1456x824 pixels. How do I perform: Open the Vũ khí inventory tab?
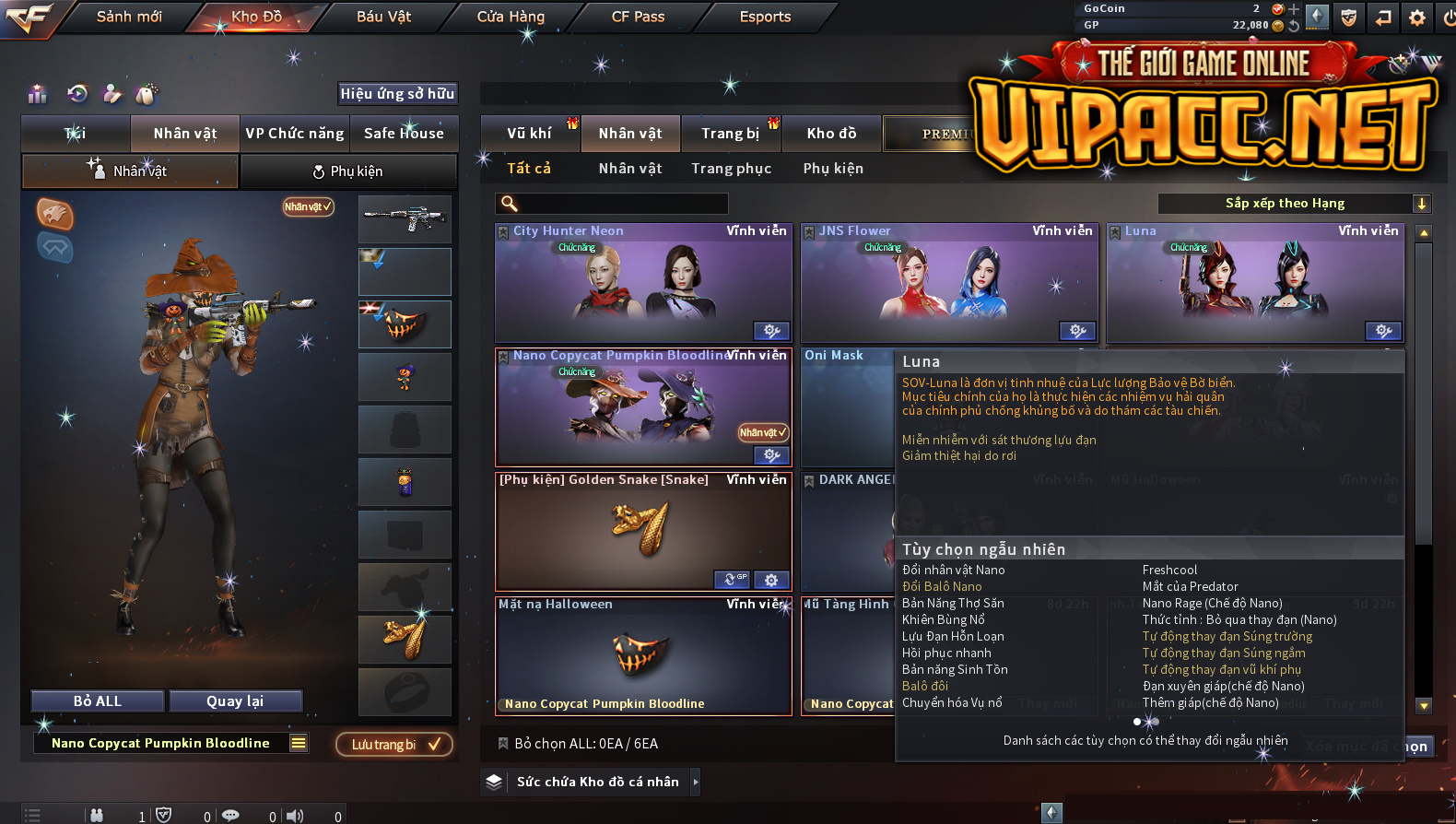529,134
